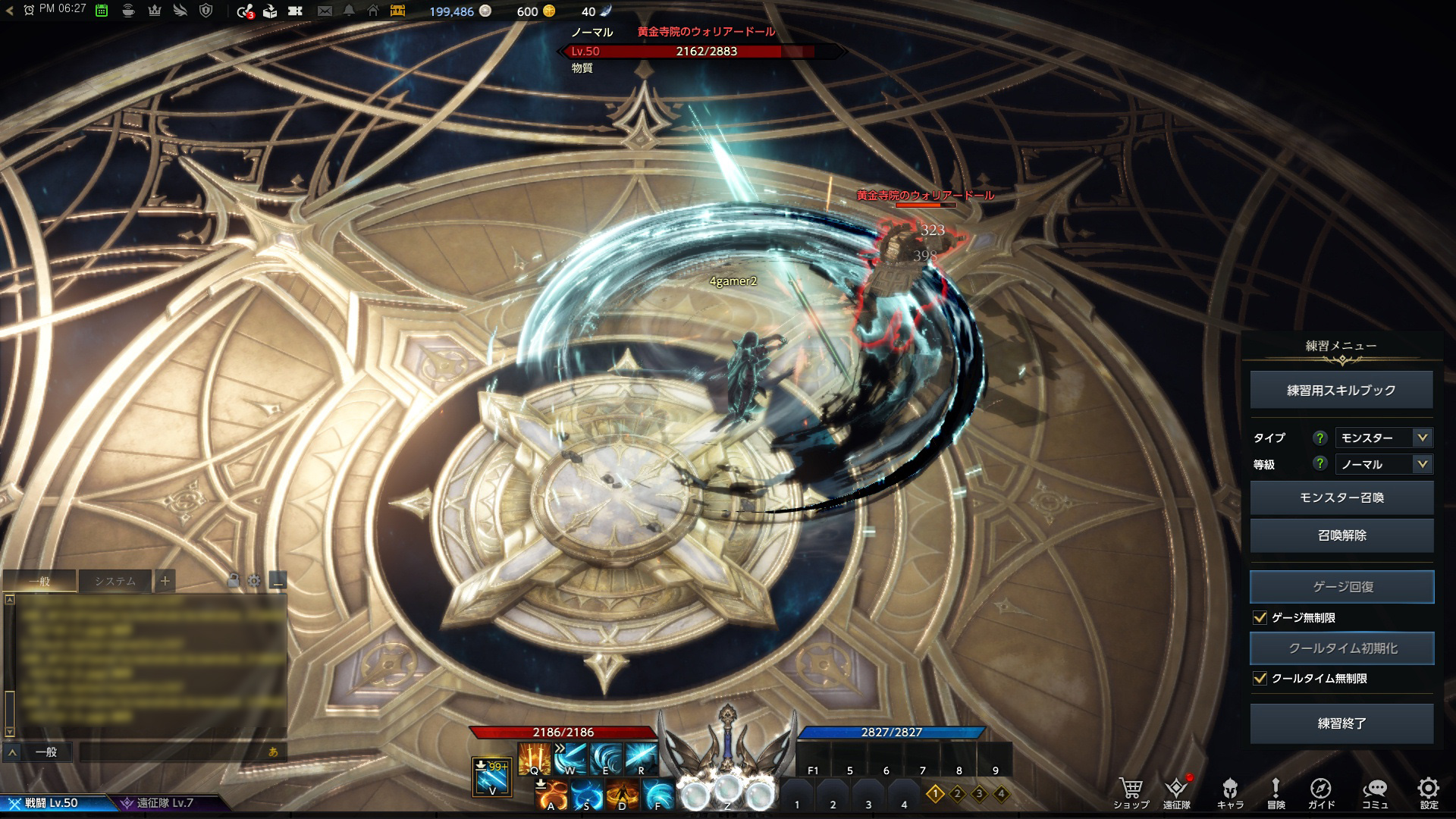This screenshot has height=819, width=1456.
Task: Open the 練習用スキルブック practice skill book
Action: click(1341, 390)
